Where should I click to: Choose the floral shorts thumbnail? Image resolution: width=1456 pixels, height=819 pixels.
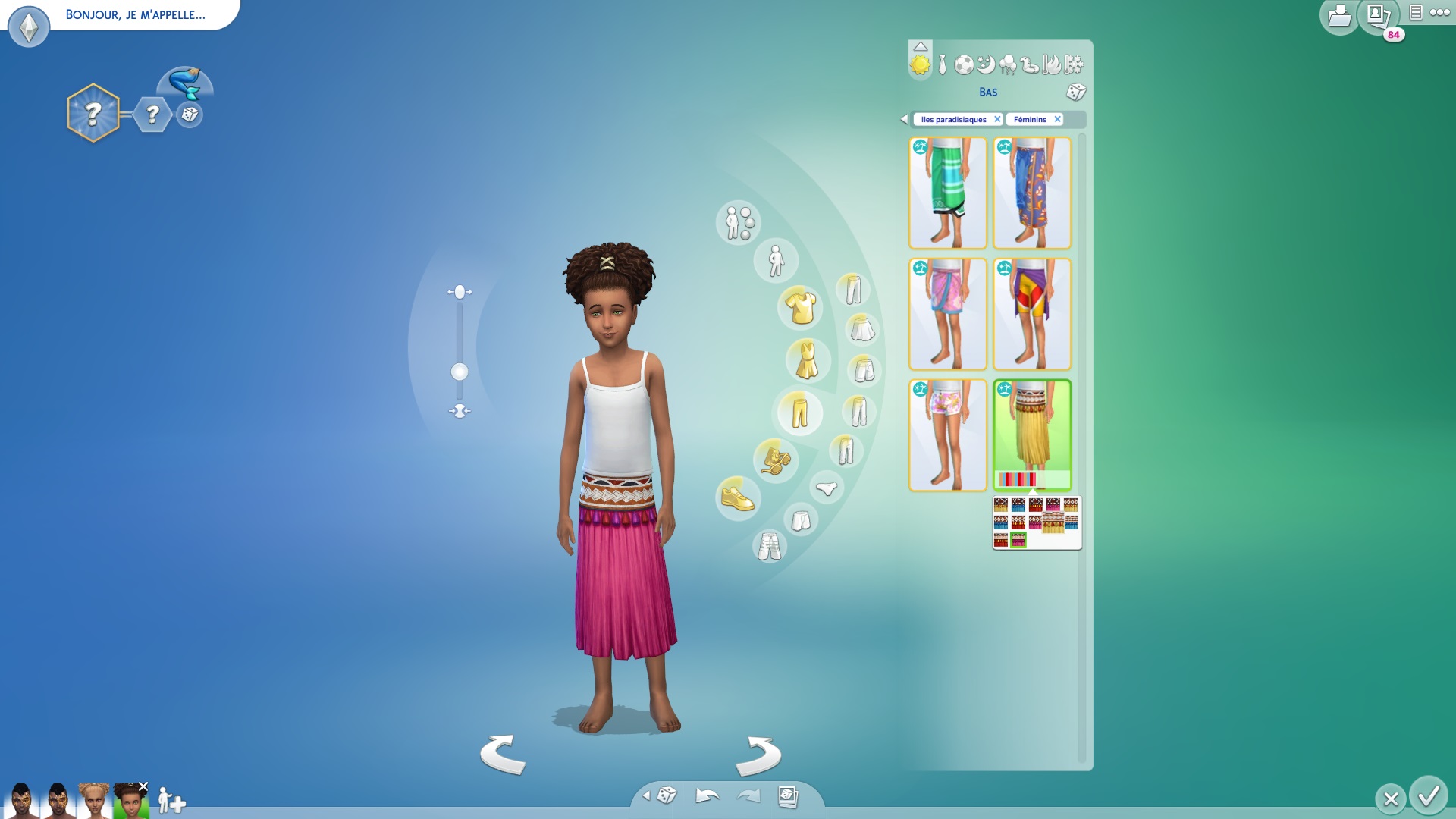(x=947, y=435)
